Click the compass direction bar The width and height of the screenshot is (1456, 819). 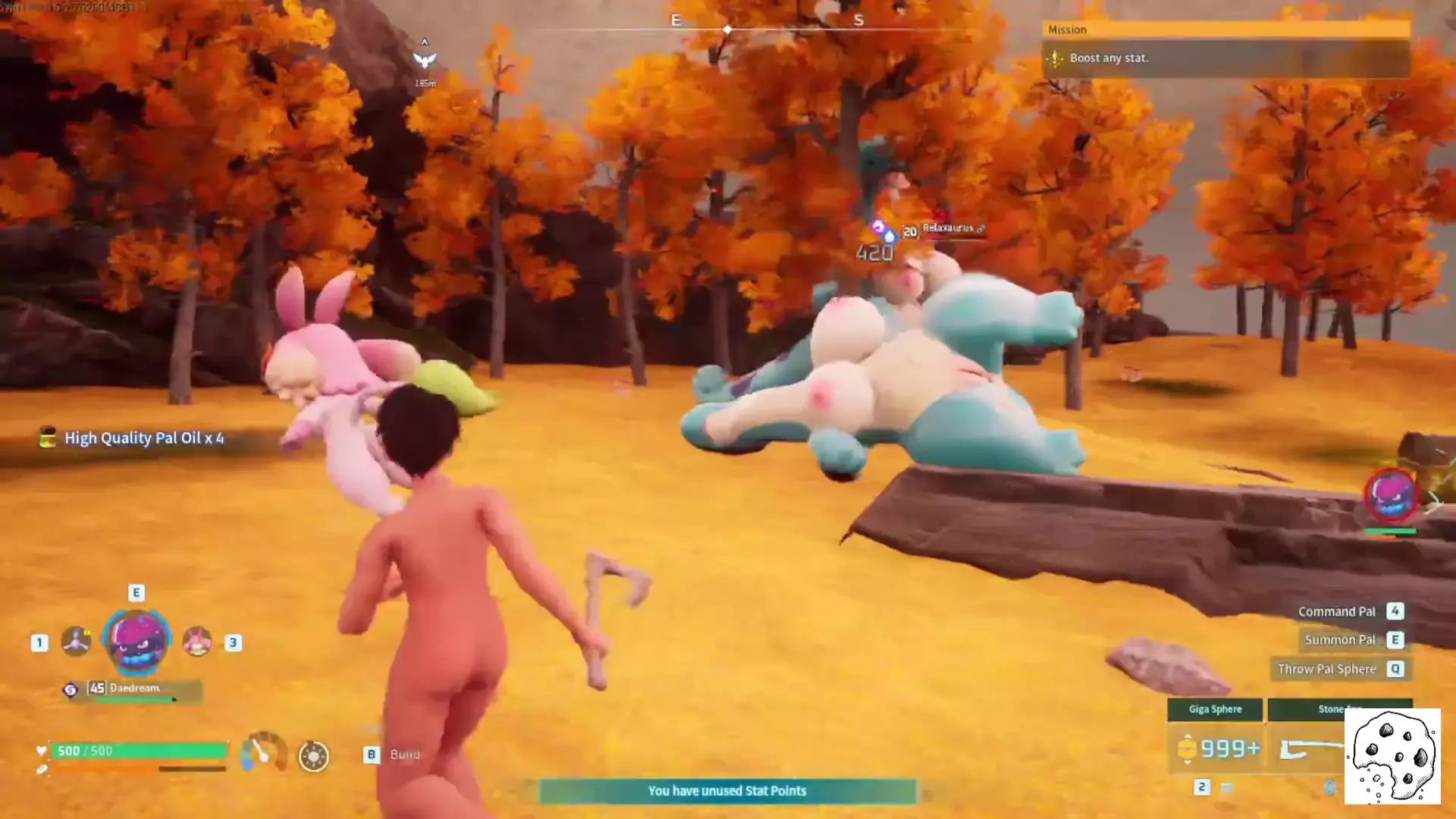point(766,28)
